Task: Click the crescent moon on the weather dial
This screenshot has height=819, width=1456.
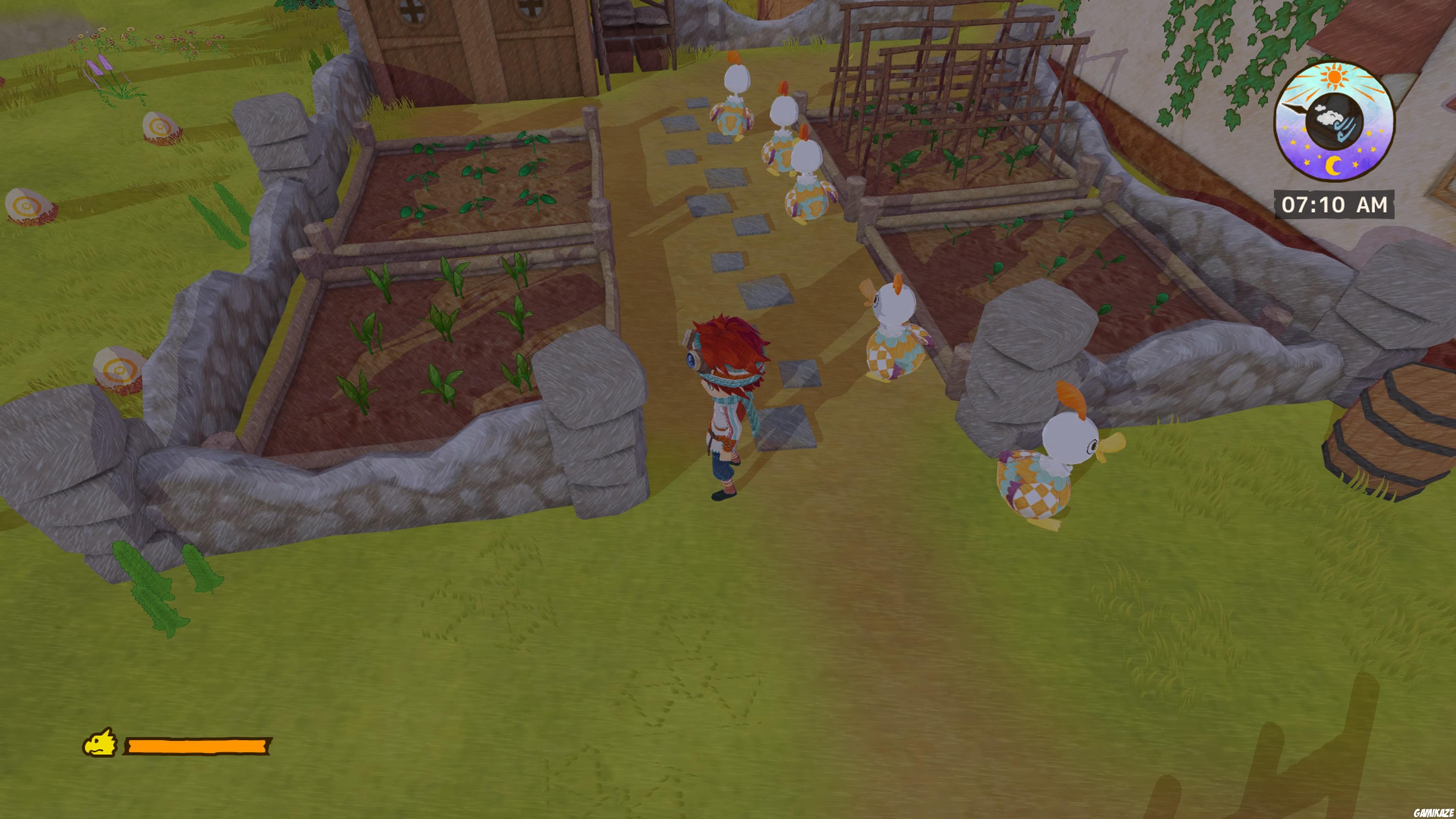Action: pyautogui.click(x=1334, y=165)
